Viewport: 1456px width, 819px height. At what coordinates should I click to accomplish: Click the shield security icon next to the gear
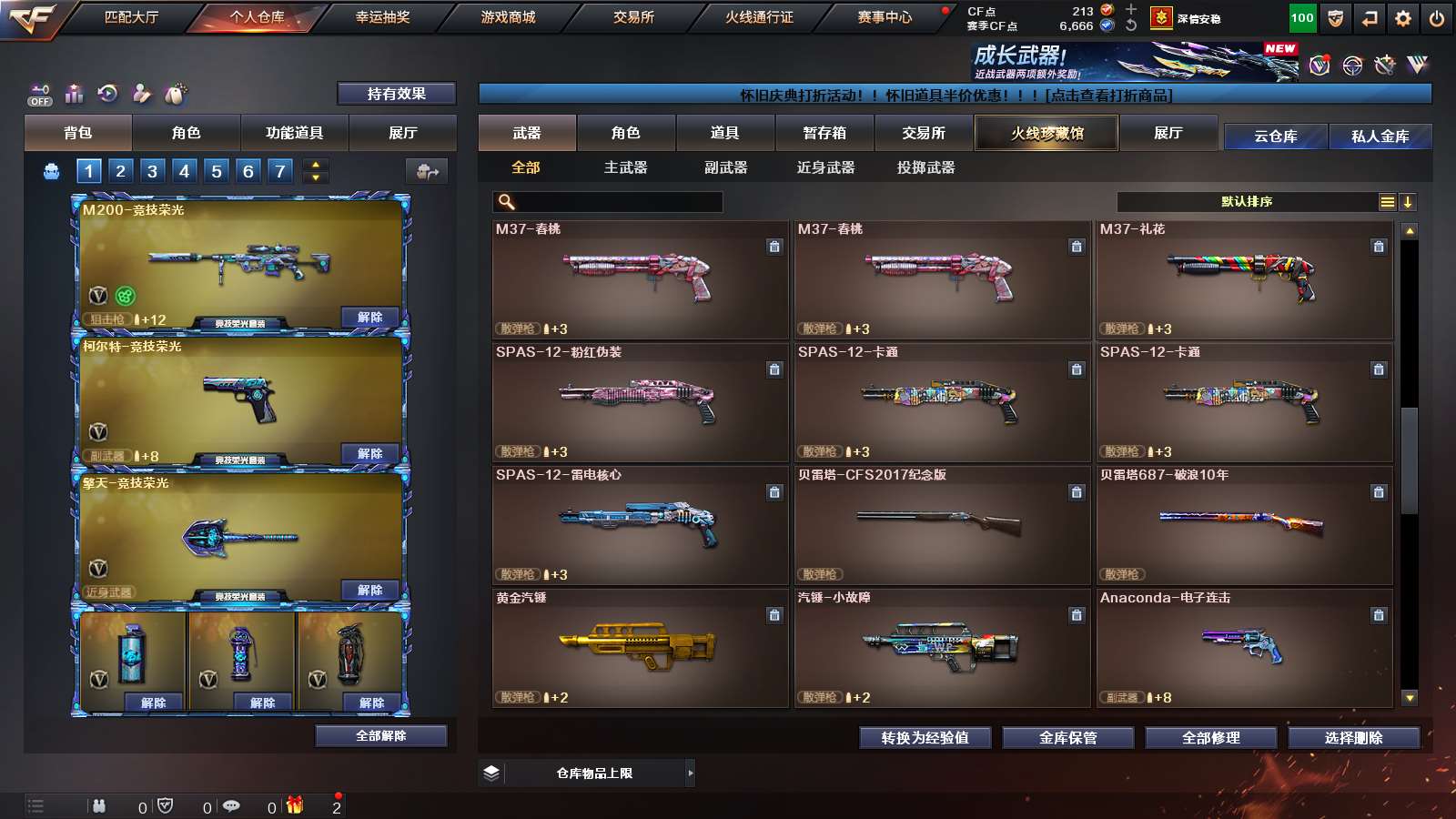[x=1335, y=16]
